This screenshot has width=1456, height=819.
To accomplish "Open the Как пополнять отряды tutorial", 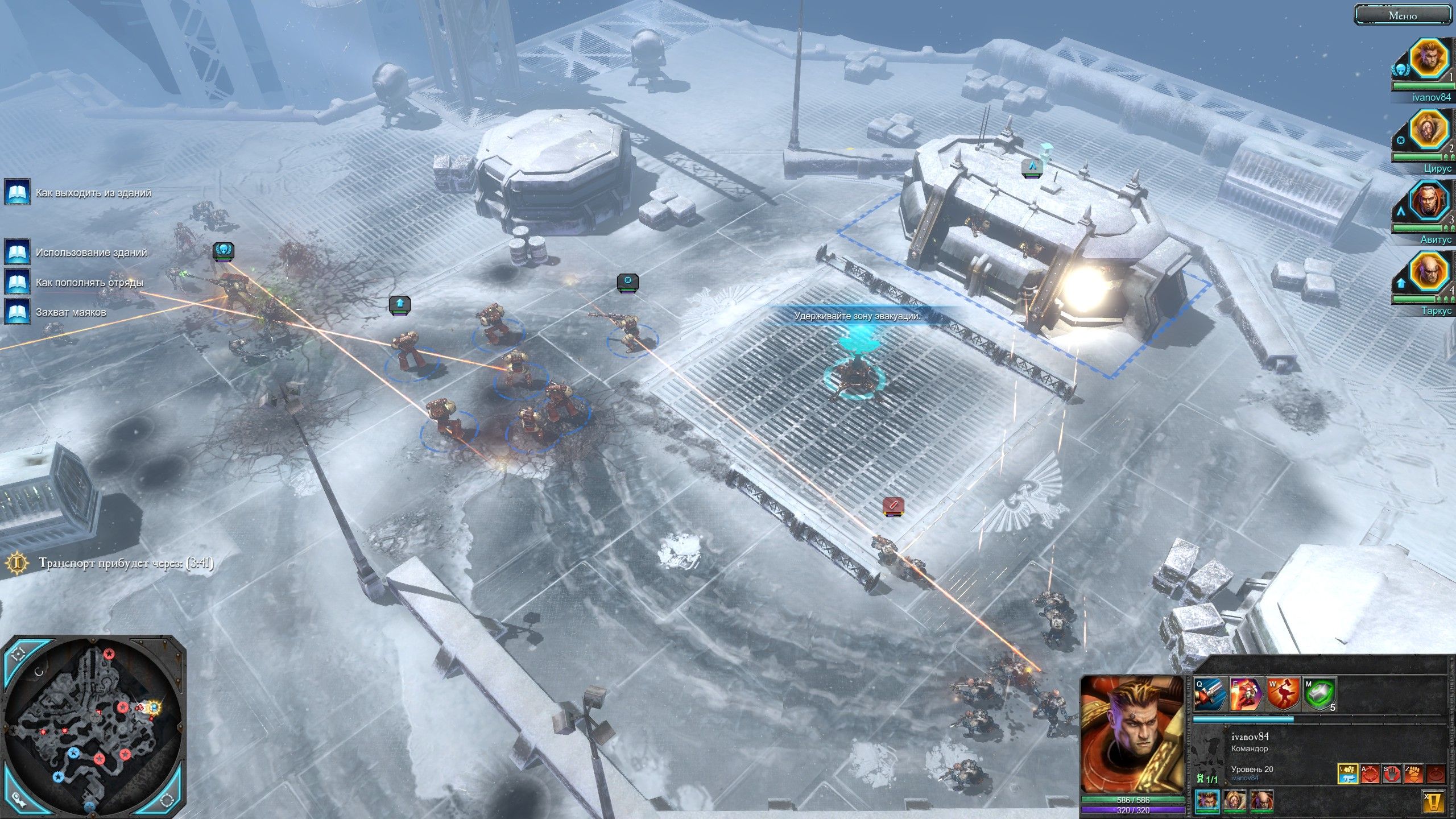I will pyautogui.click(x=19, y=282).
